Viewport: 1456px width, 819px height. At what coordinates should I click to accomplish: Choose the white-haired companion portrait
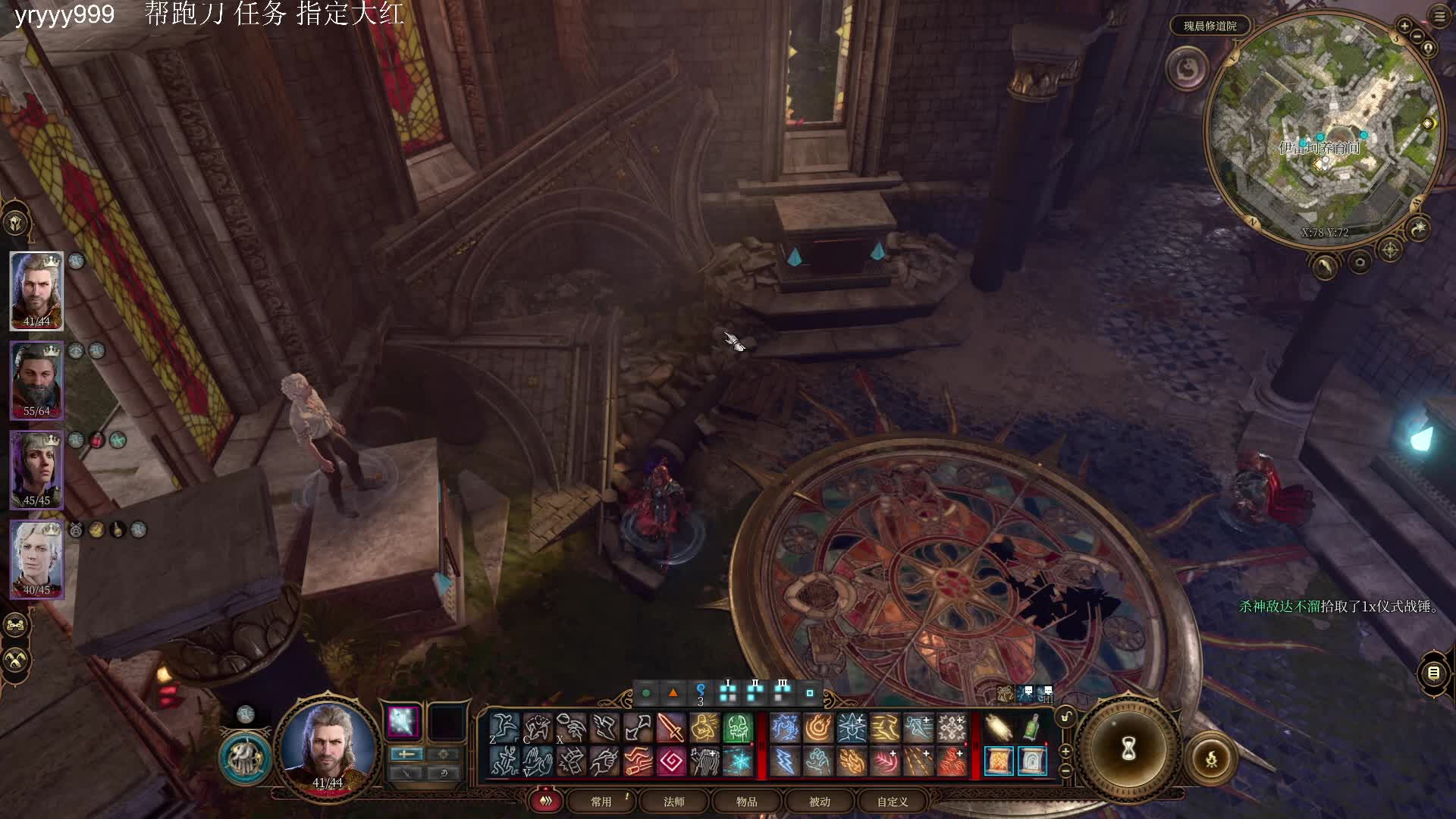point(36,559)
